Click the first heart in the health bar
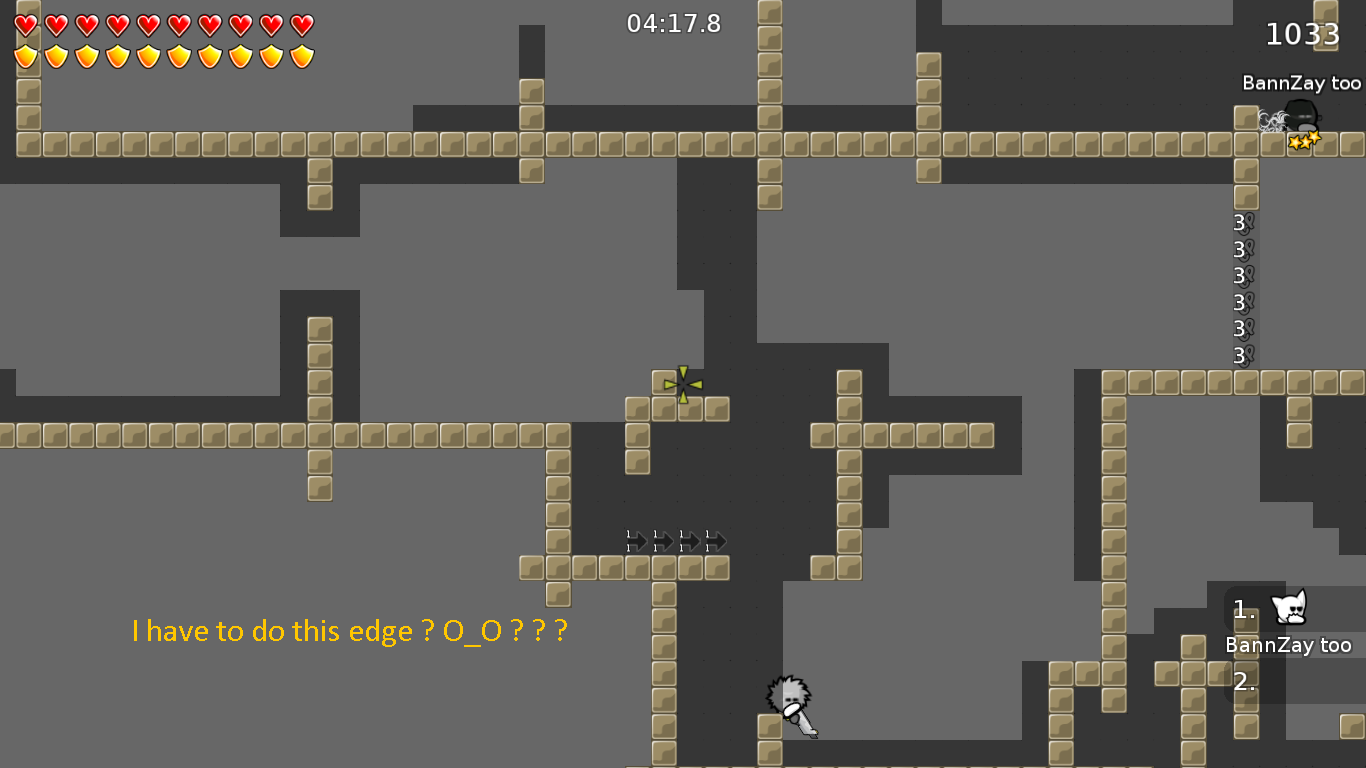The height and width of the screenshot is (768, 1366). pyautogui.click(x=24, y=23)
